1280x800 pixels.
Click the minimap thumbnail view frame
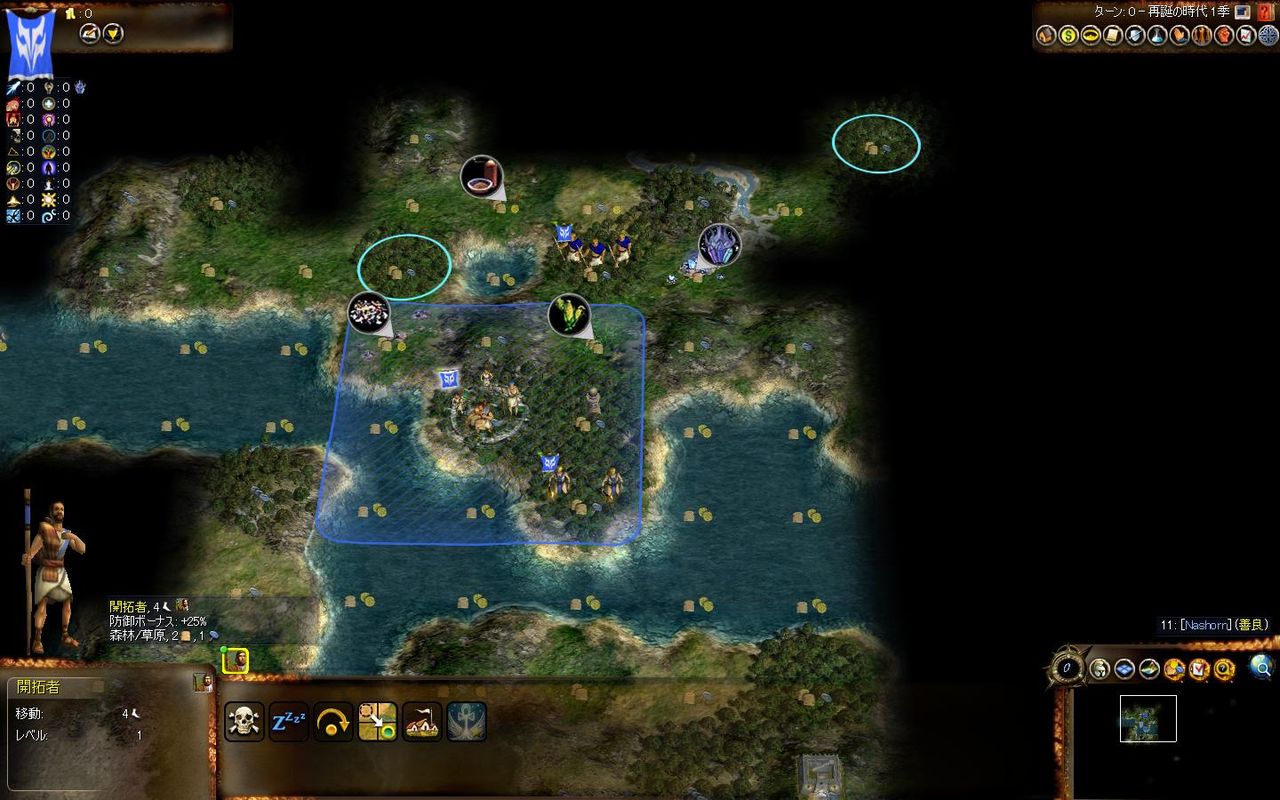(1147, 718)
